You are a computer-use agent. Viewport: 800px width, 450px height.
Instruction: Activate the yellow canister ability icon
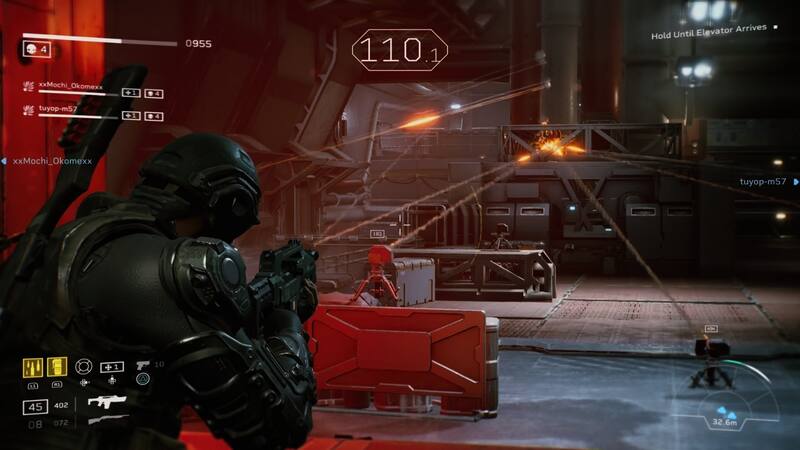56,368
